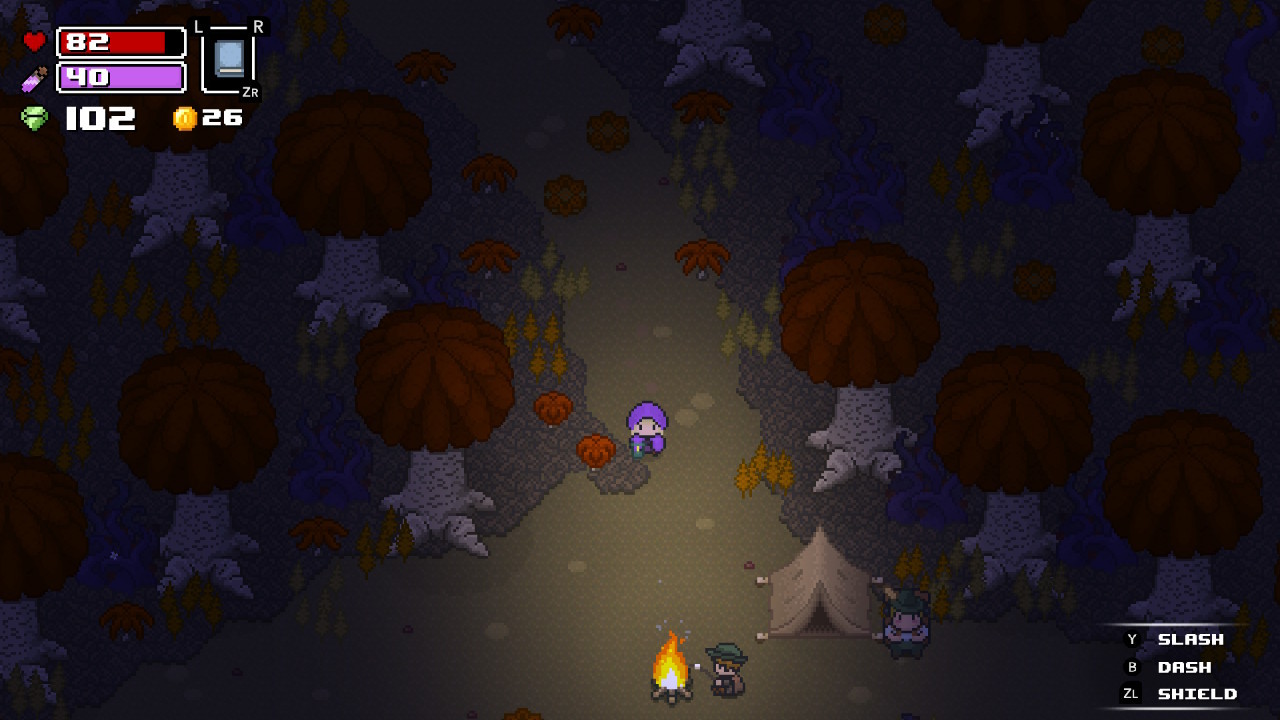The height and width of the screenshot is (720, 1280).
Task: Open the SLASH action label text
Action: pyautogui.click(x=1190, y=638)
